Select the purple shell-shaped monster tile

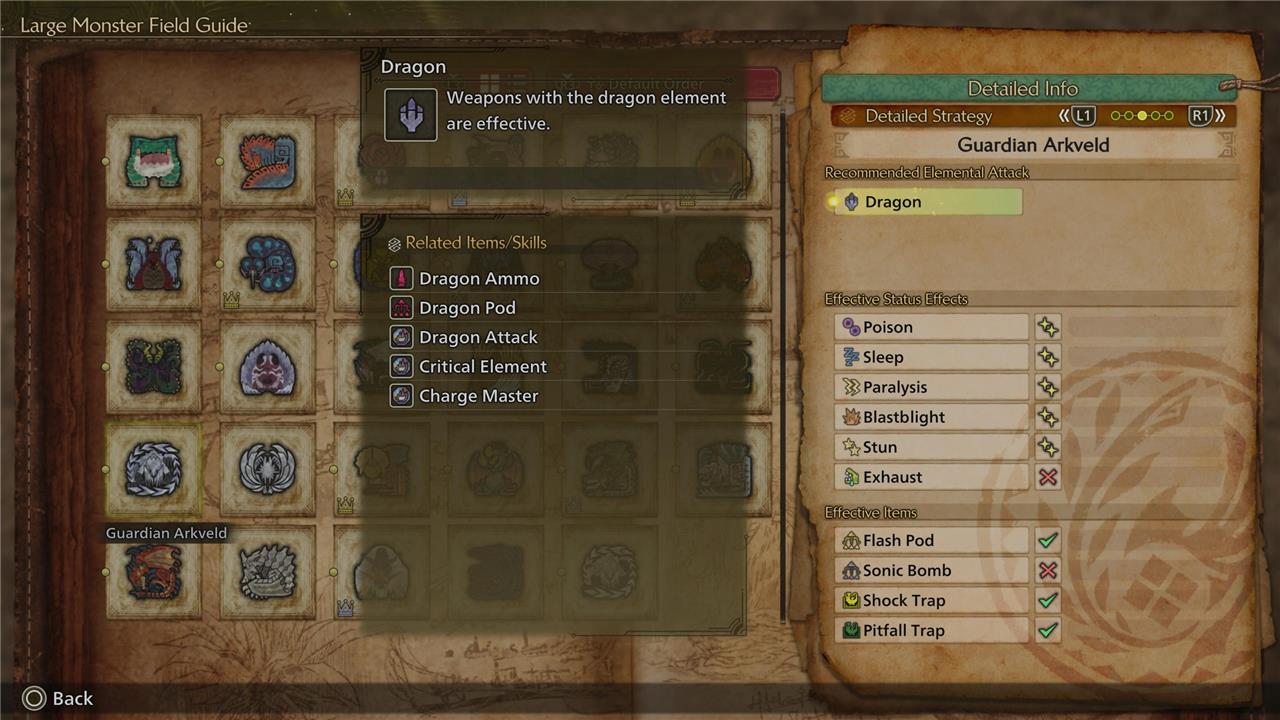(267, 366)
